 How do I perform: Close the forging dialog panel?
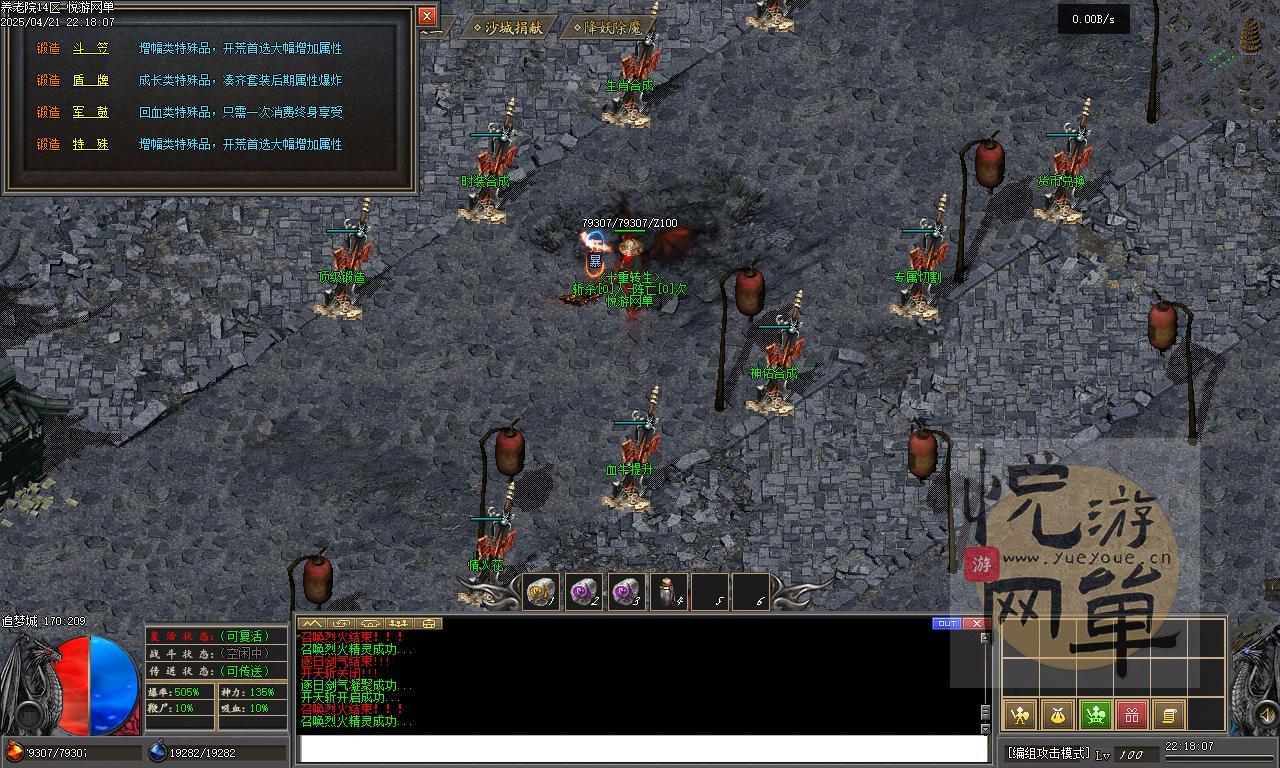click(x=427, y=16)
